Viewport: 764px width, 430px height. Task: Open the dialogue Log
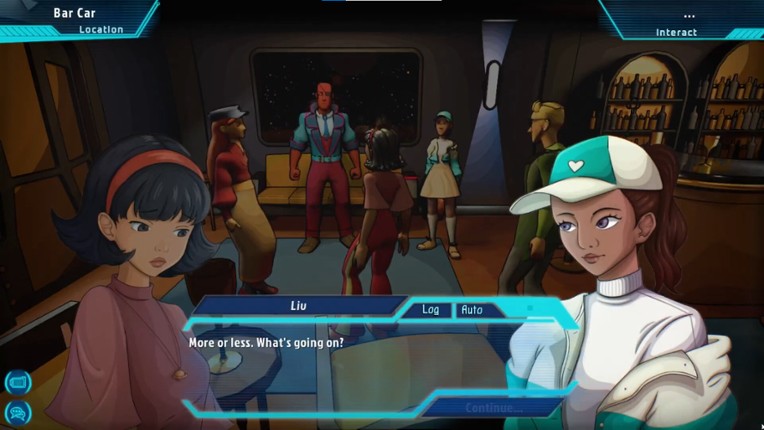(430, 310)
